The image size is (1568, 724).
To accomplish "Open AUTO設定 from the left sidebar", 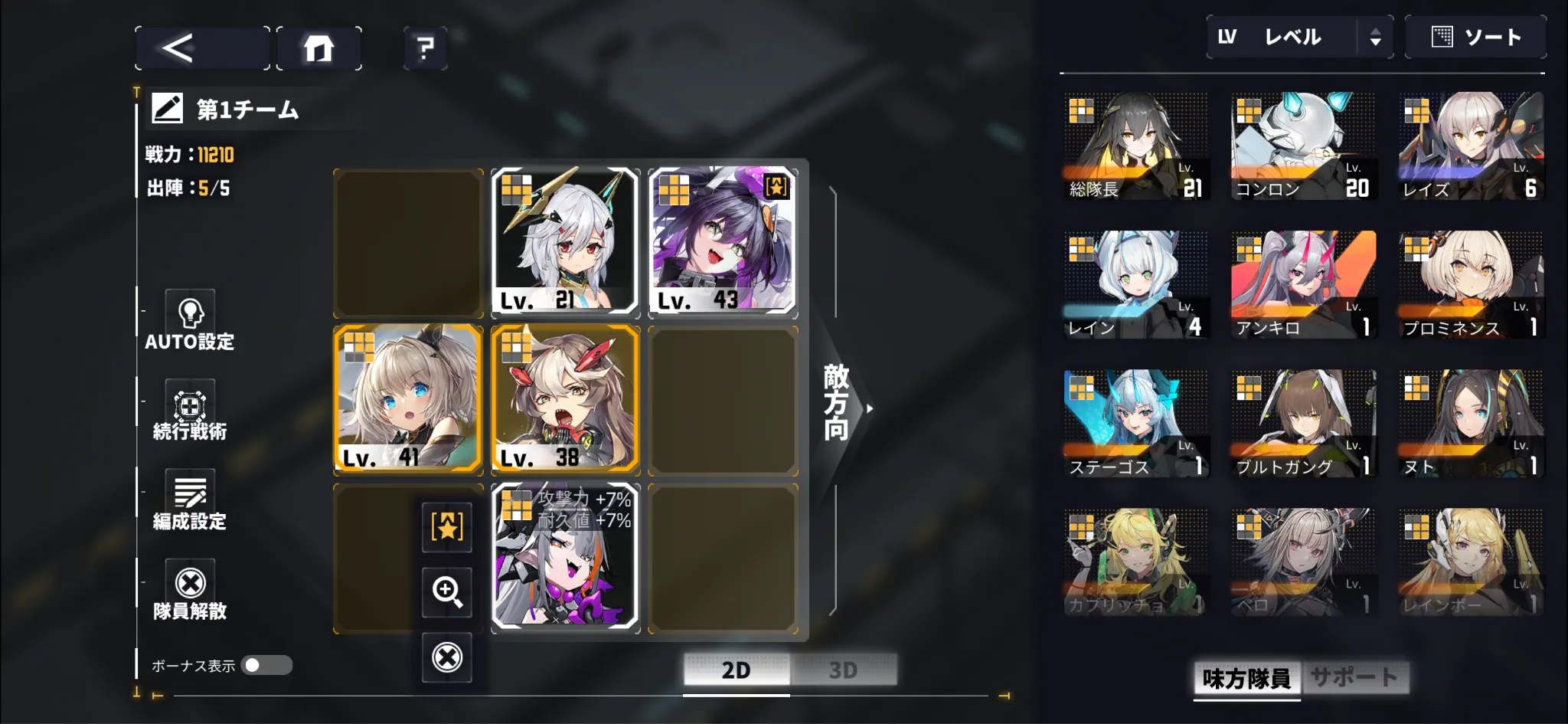I will pos(189,314).
